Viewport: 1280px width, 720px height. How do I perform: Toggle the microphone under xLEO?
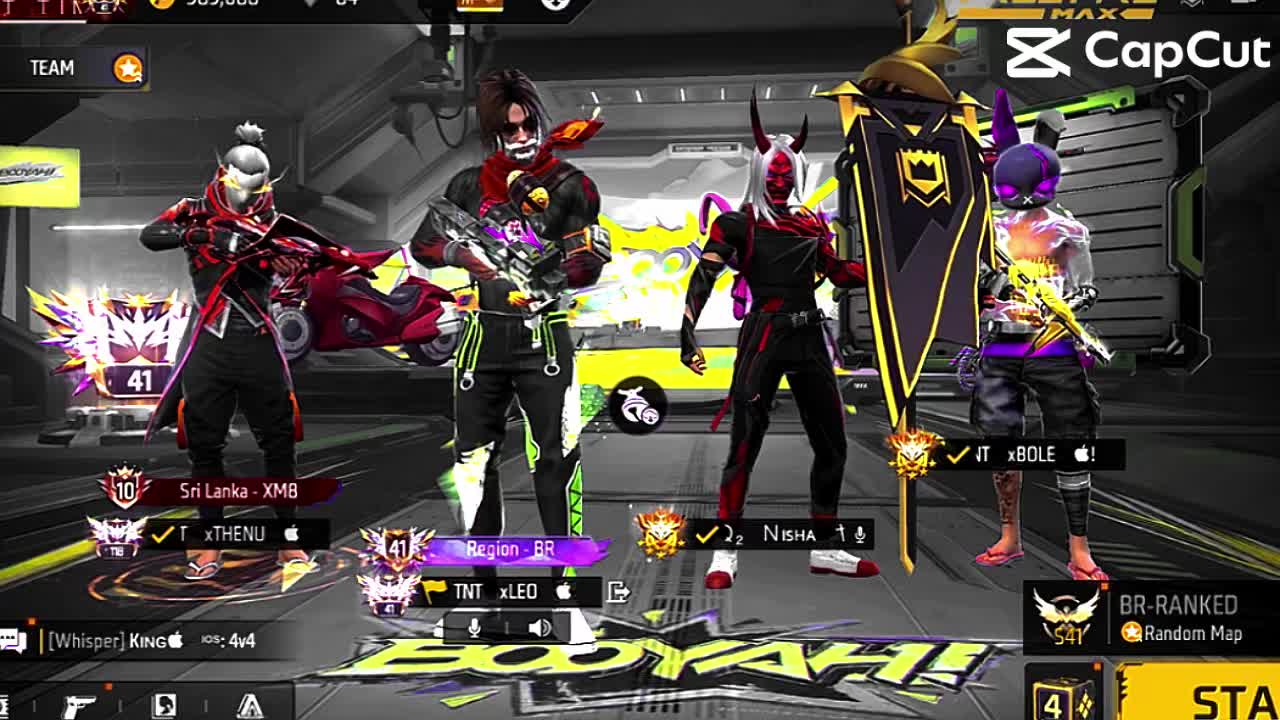(475, 628)
